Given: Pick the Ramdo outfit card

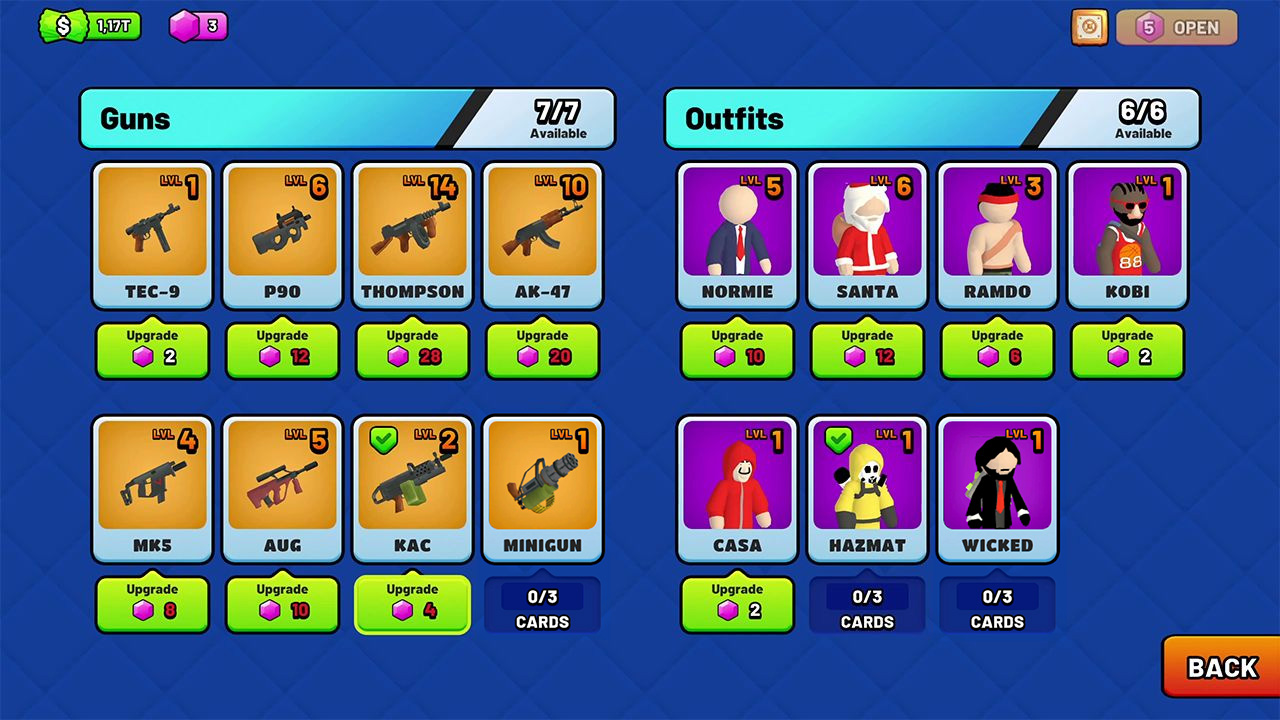Looking at the screenshot, I should (997, 236).
